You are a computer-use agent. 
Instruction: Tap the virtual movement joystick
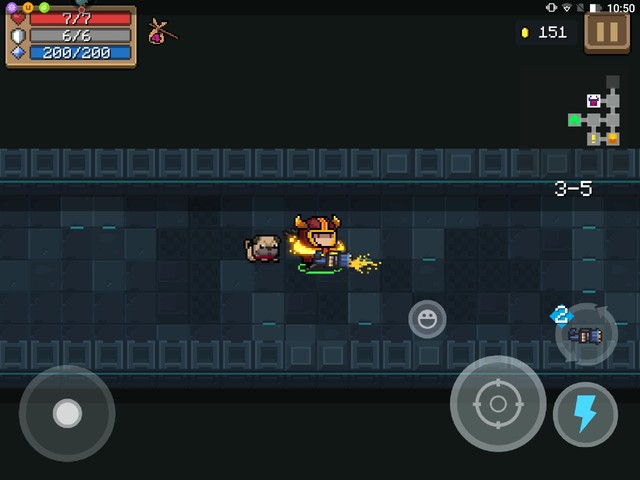coord(67,413)
